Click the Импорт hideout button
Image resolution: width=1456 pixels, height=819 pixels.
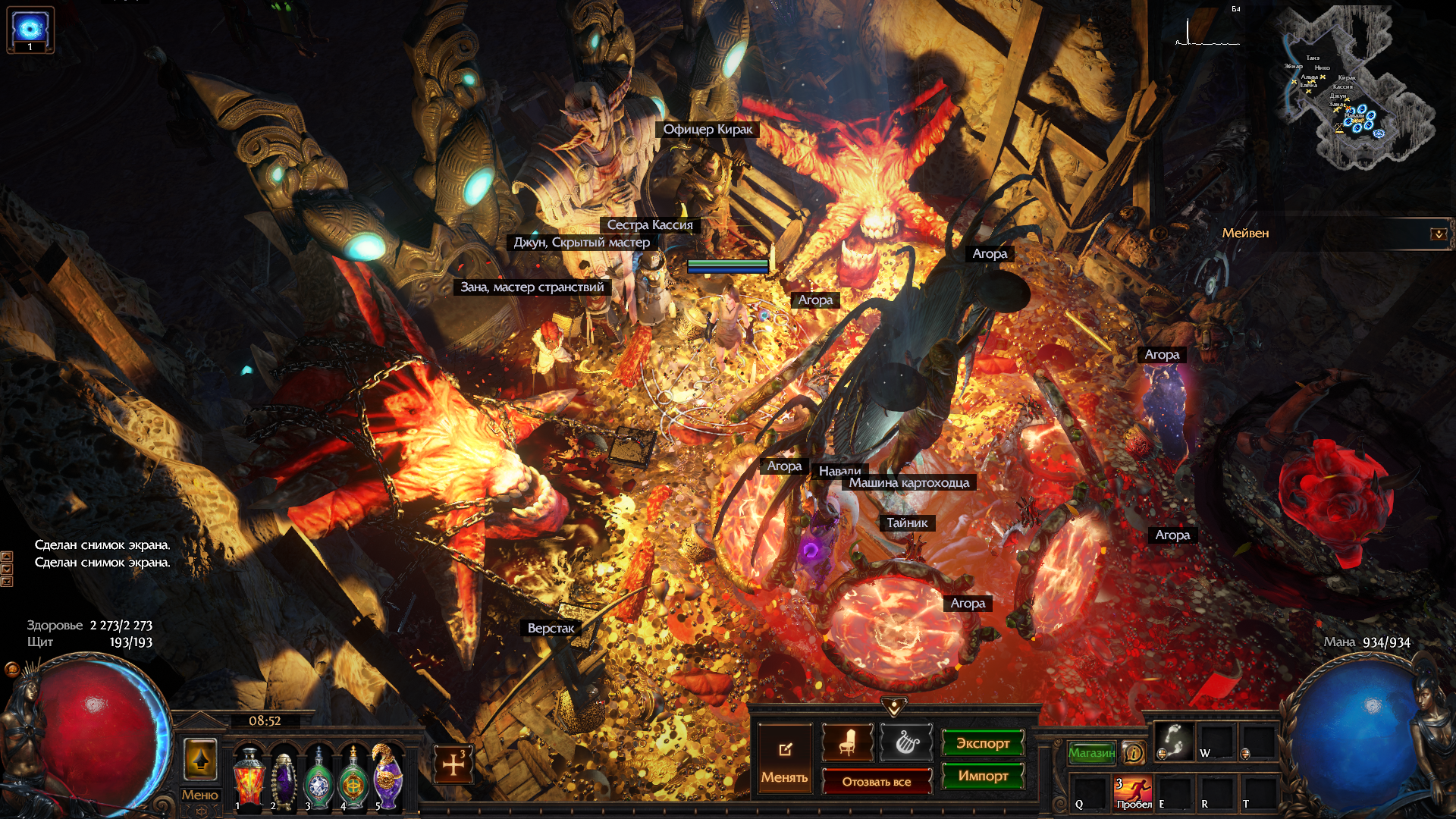(x=983, y=776)
